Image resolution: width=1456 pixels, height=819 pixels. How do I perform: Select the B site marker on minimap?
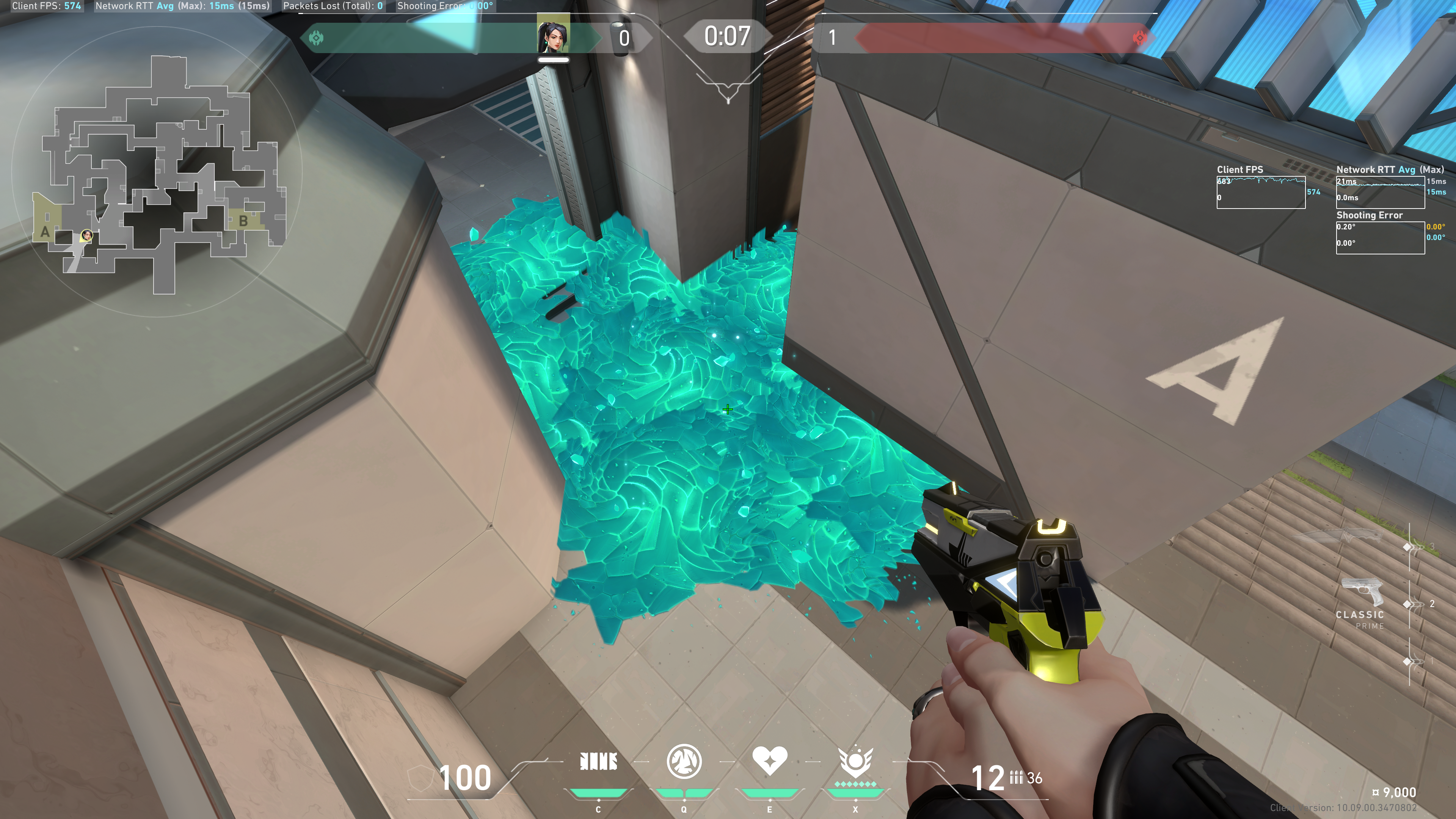(x=243, y=221)
